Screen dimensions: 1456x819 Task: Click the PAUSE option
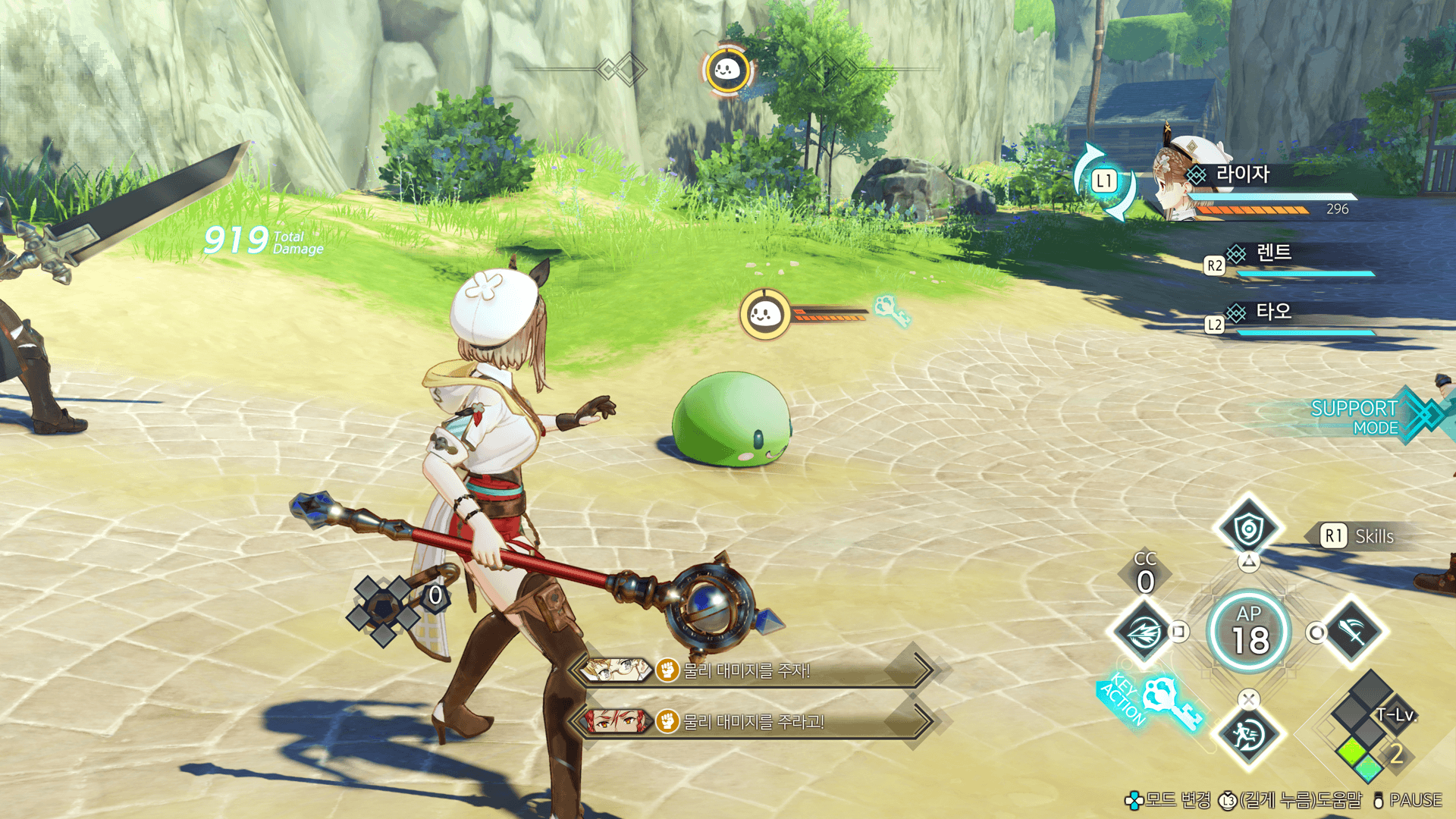[1408, 800]
